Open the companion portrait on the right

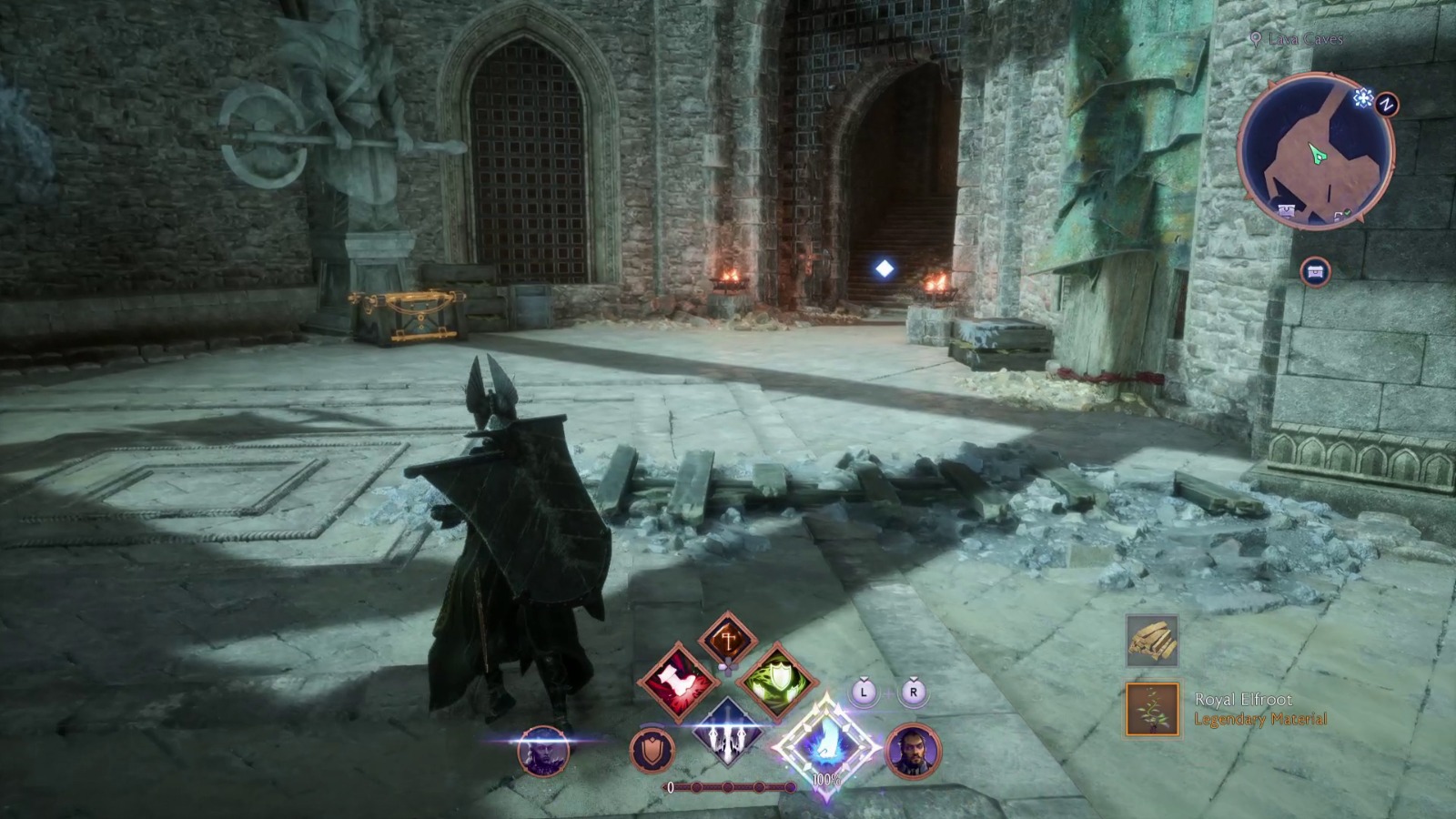(x=914, y=751)
